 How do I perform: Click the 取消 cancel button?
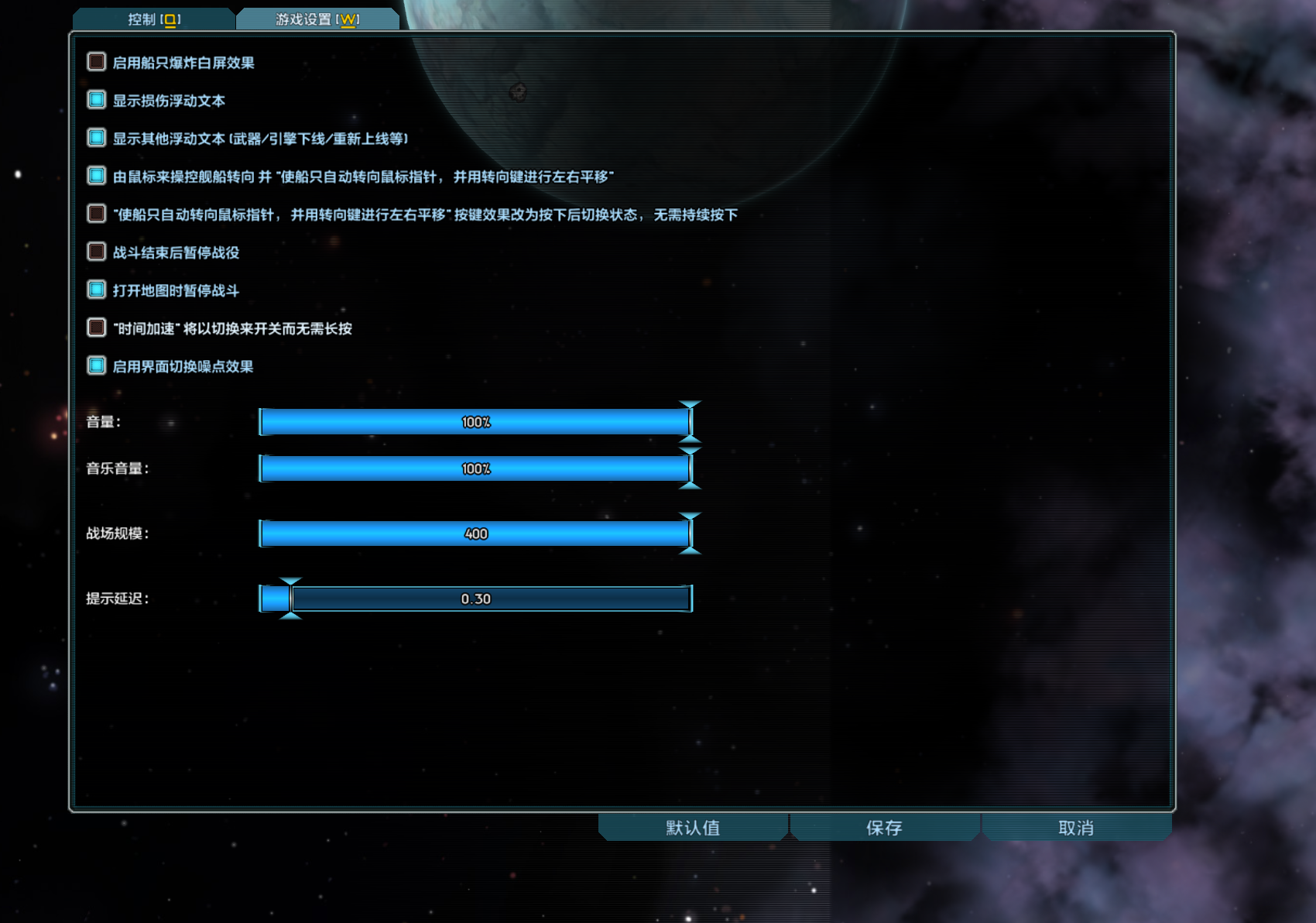(x=1076, y=828)
